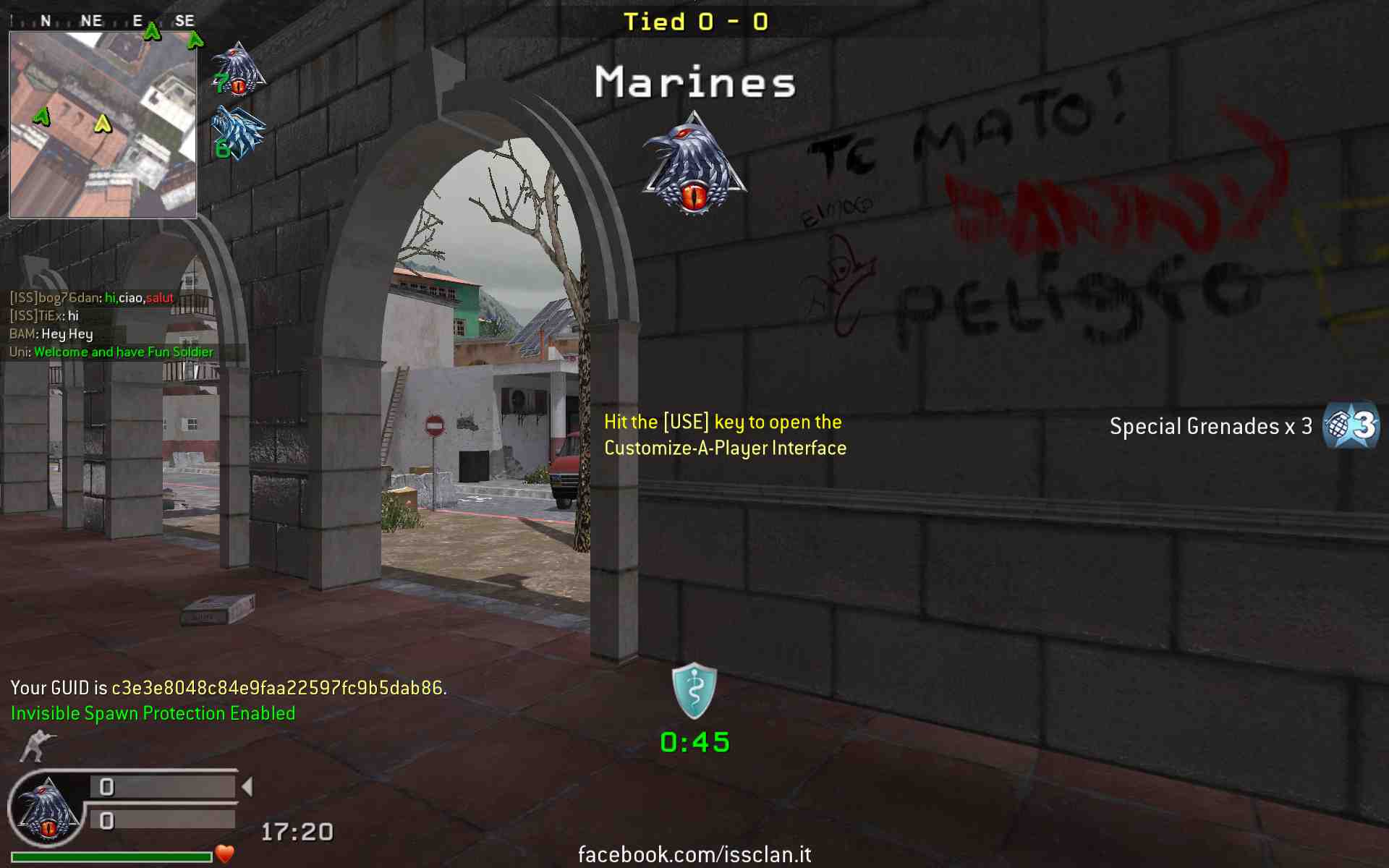Open the chat message from Uni
The width and height of the screenshot is (1389, 868).
click(111, 352)
